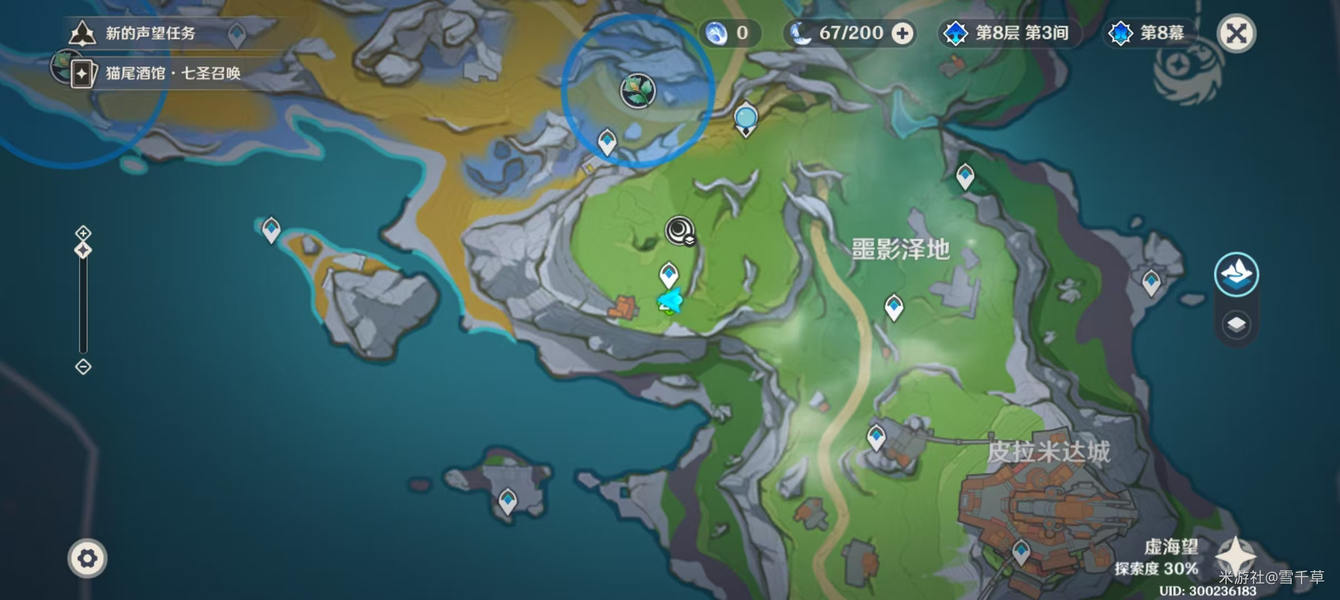View the 虚海望 exploration progress
This screenshot has width=1340, height=600.
(1157, 558)
